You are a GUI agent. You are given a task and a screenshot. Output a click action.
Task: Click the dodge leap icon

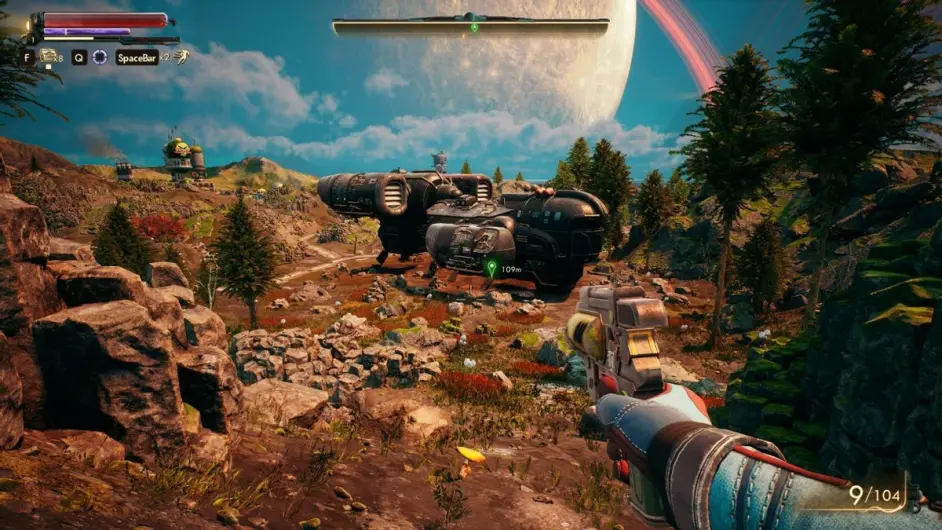click(181, 57)
